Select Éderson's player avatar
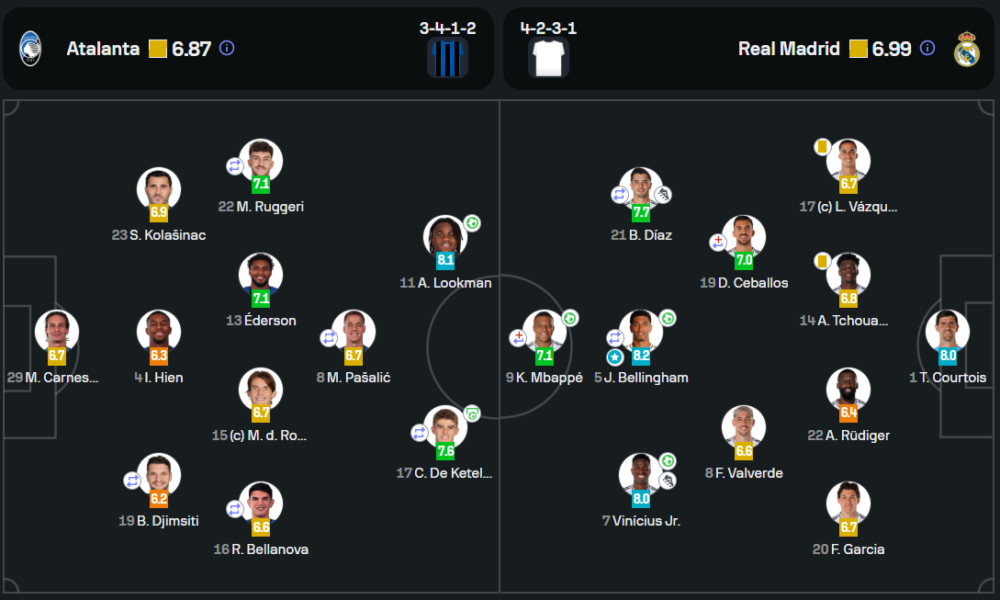The width and height of the screenshot is (1000, 600). 261,276
